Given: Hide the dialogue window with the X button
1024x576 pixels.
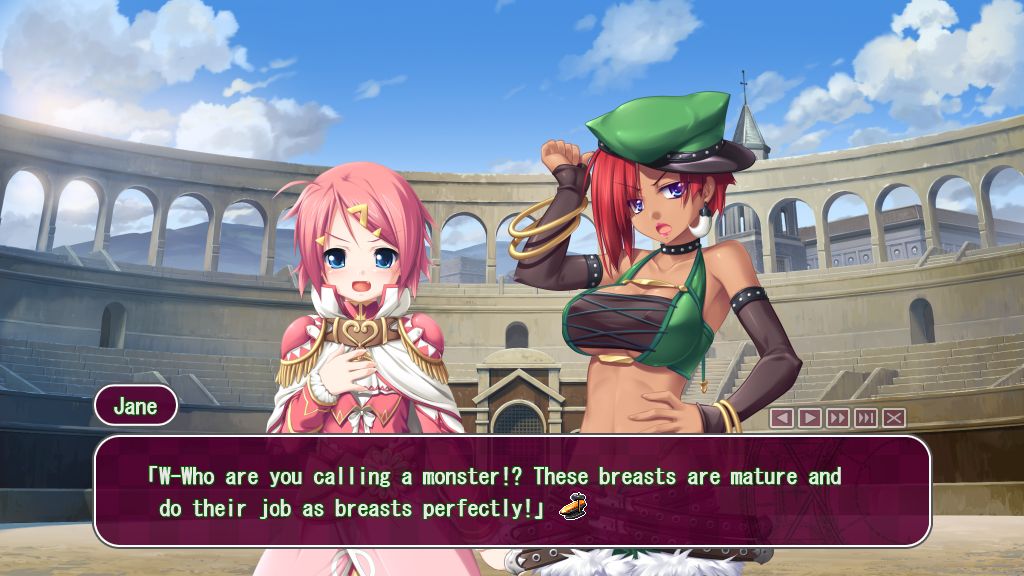Looking at the screenshot, I should (x=893, y=418).
